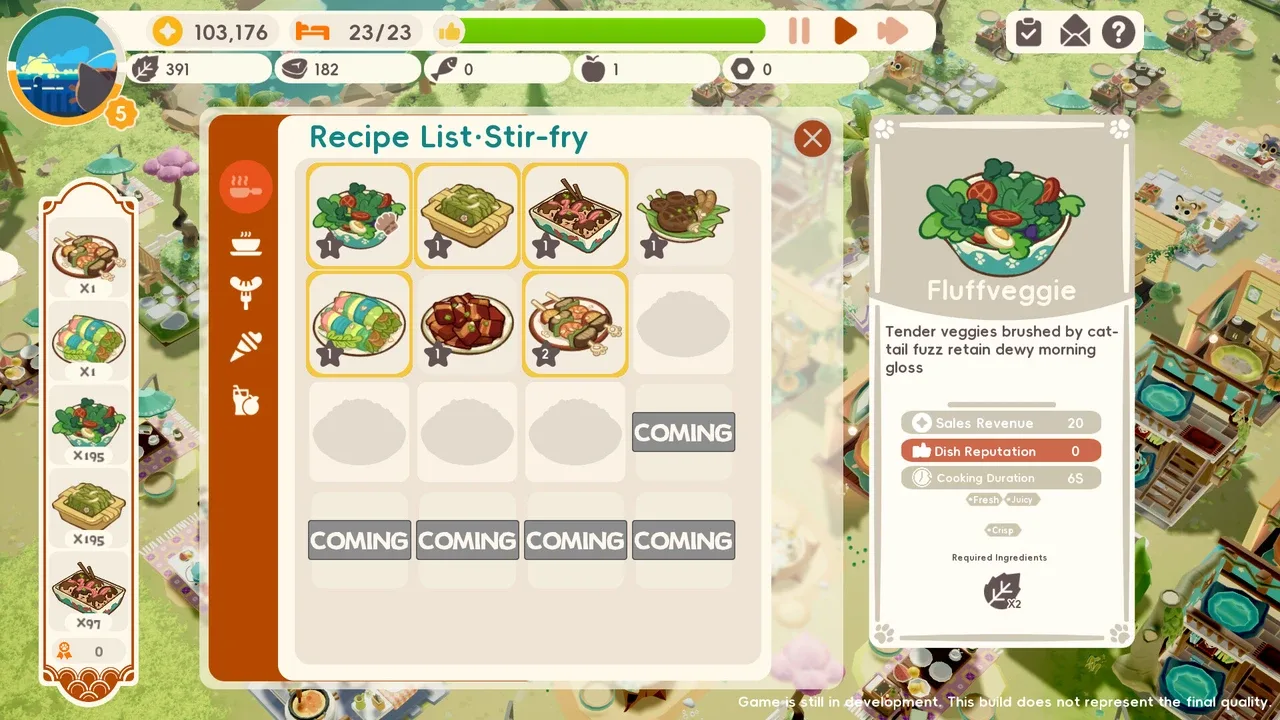Close the Recipe List panel

(812, 138)
